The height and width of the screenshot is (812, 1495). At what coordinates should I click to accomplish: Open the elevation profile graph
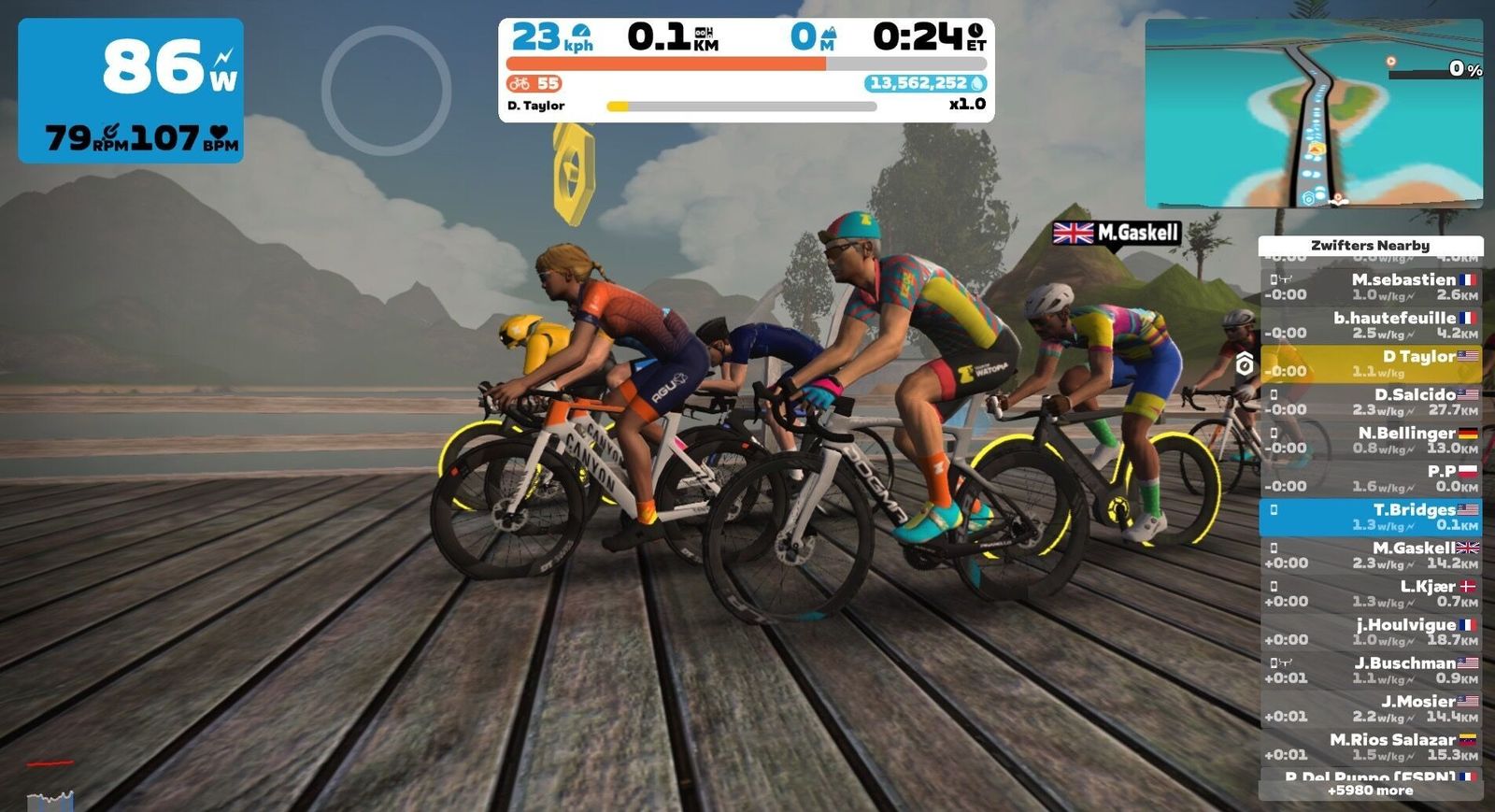[x=50, y=799]
